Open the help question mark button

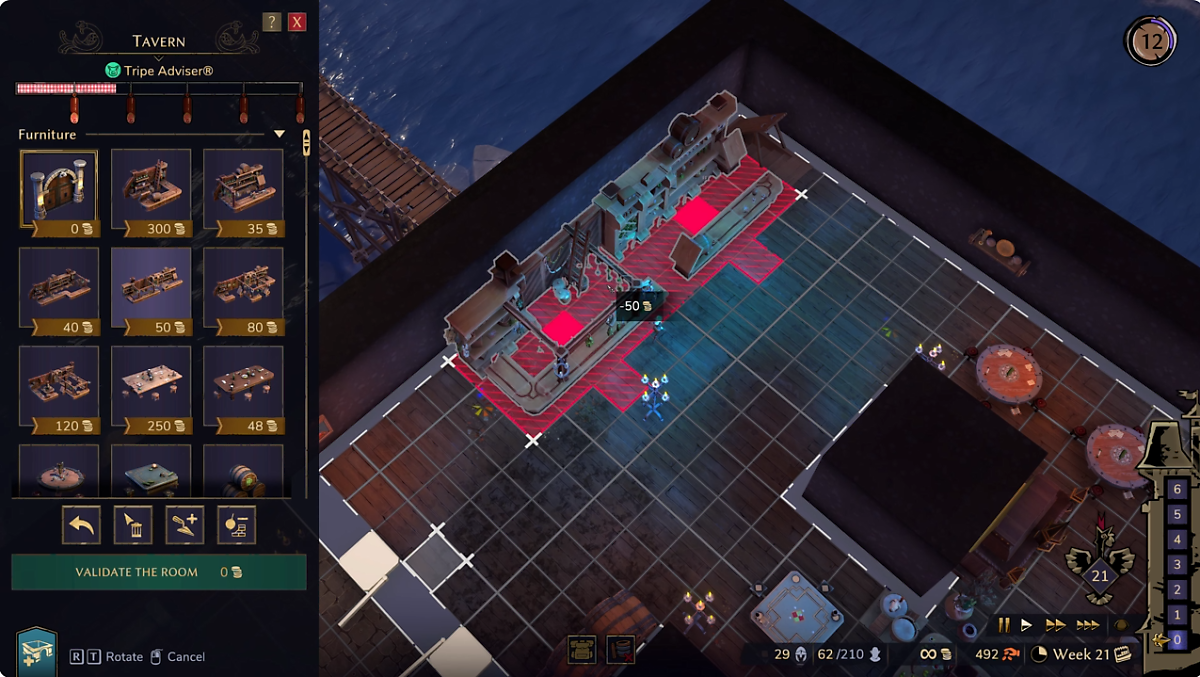(x=271, y=22)
